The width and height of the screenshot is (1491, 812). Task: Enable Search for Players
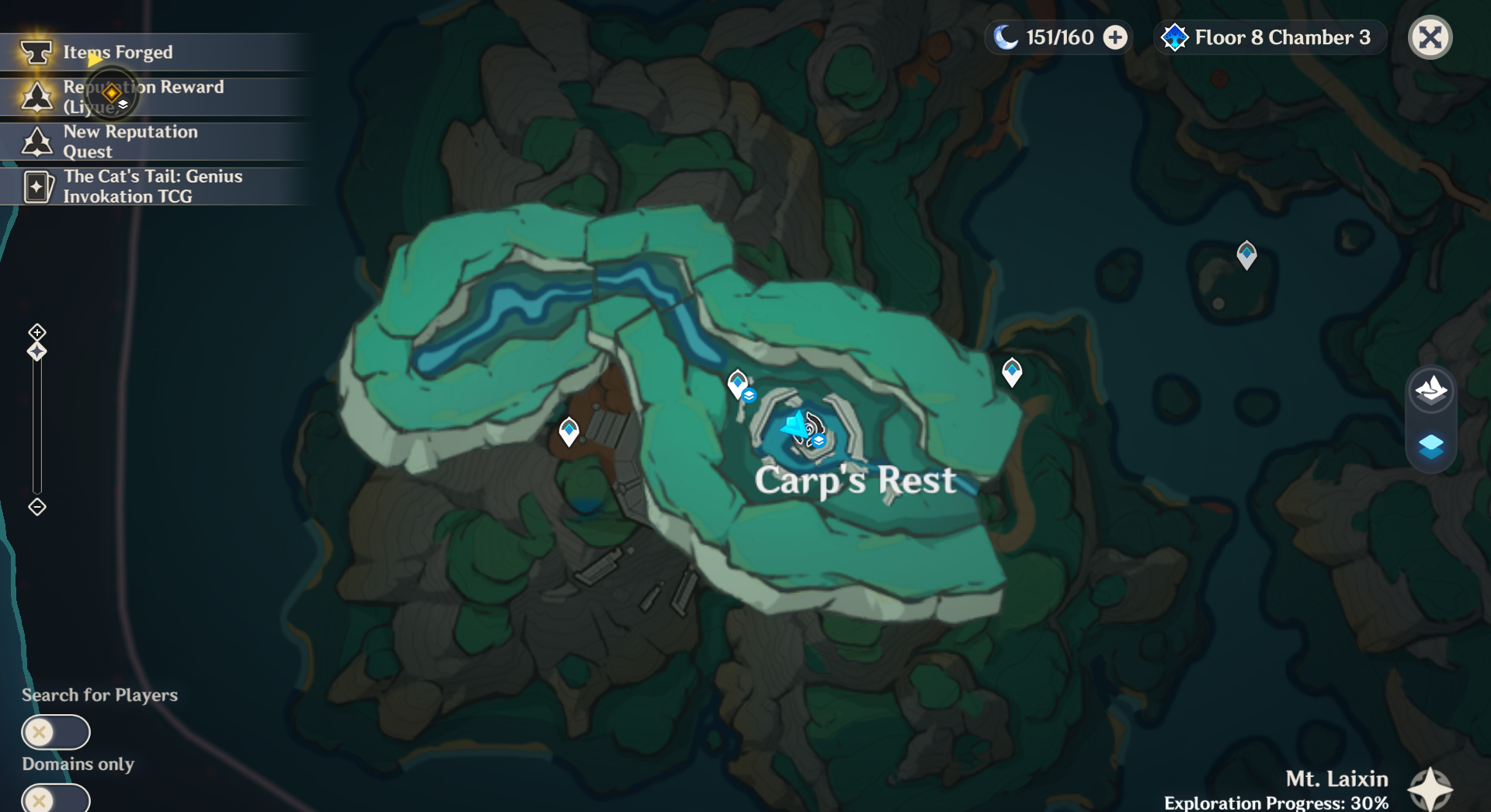tap(54, 731)
